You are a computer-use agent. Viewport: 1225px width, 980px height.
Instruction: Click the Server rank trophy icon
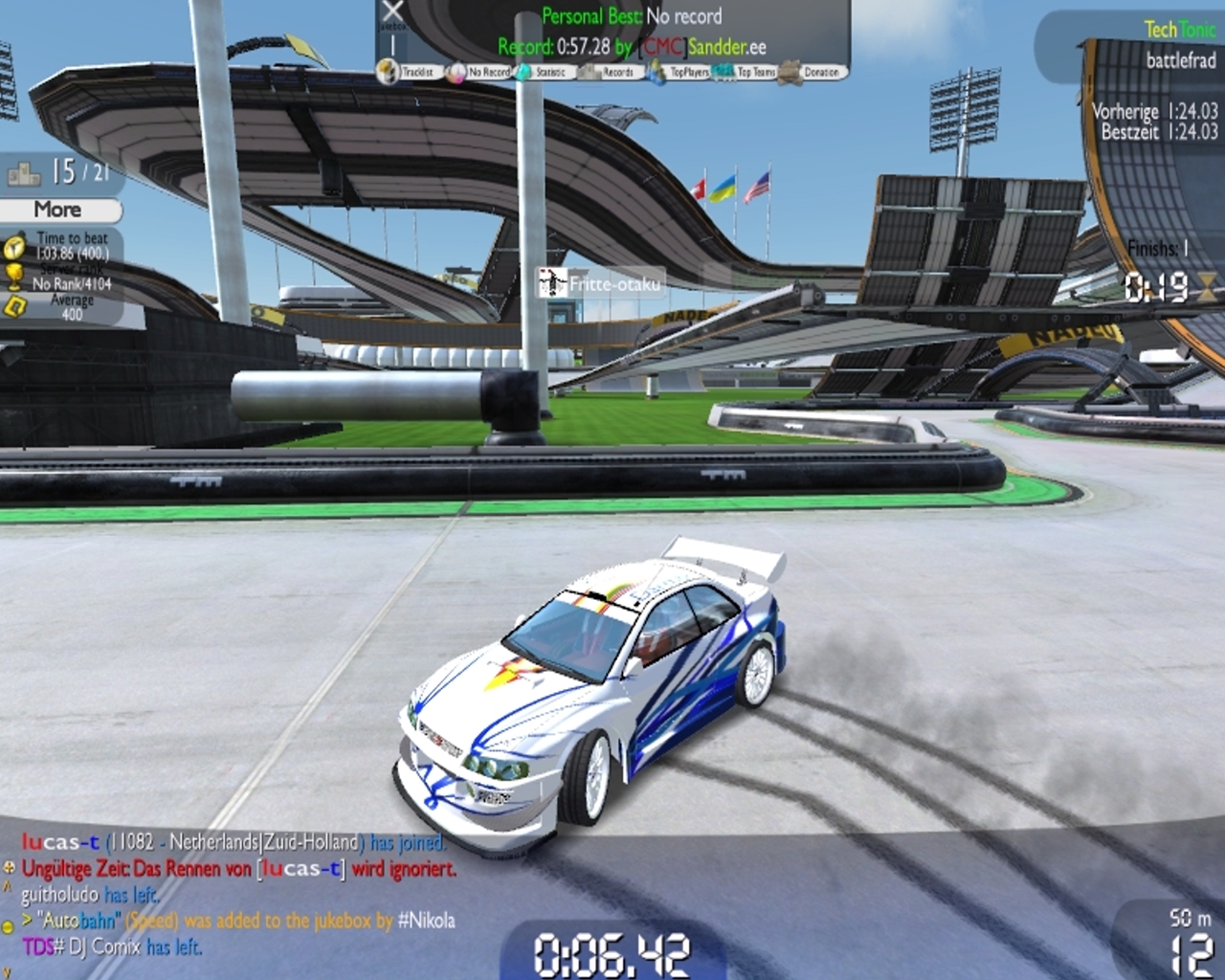coord(13,277)
